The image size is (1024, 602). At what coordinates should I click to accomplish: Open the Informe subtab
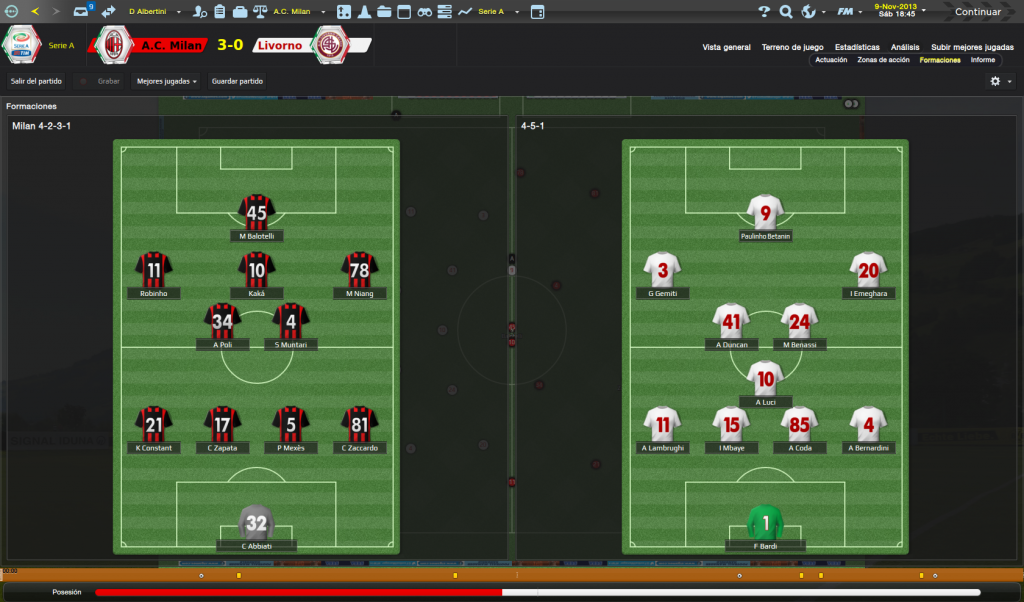click(x=982, y=60)
